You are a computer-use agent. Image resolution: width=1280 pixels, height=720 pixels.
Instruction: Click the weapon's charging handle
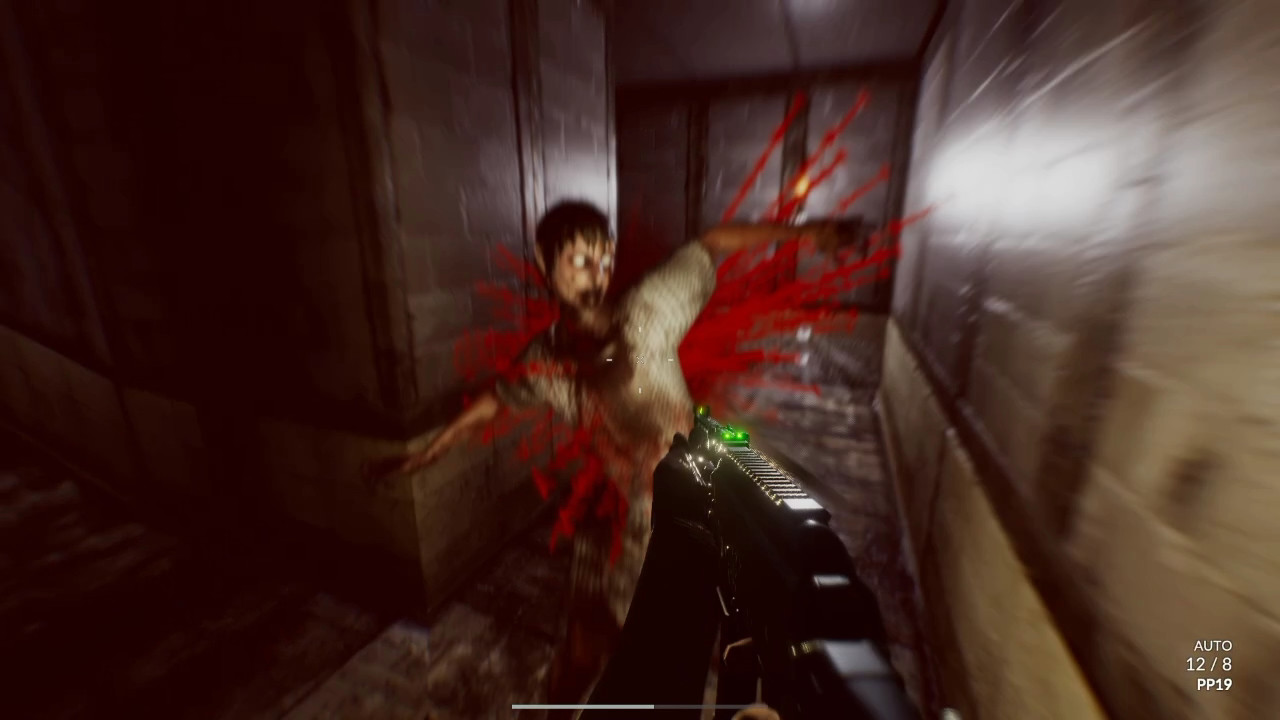tap(690, 465)
